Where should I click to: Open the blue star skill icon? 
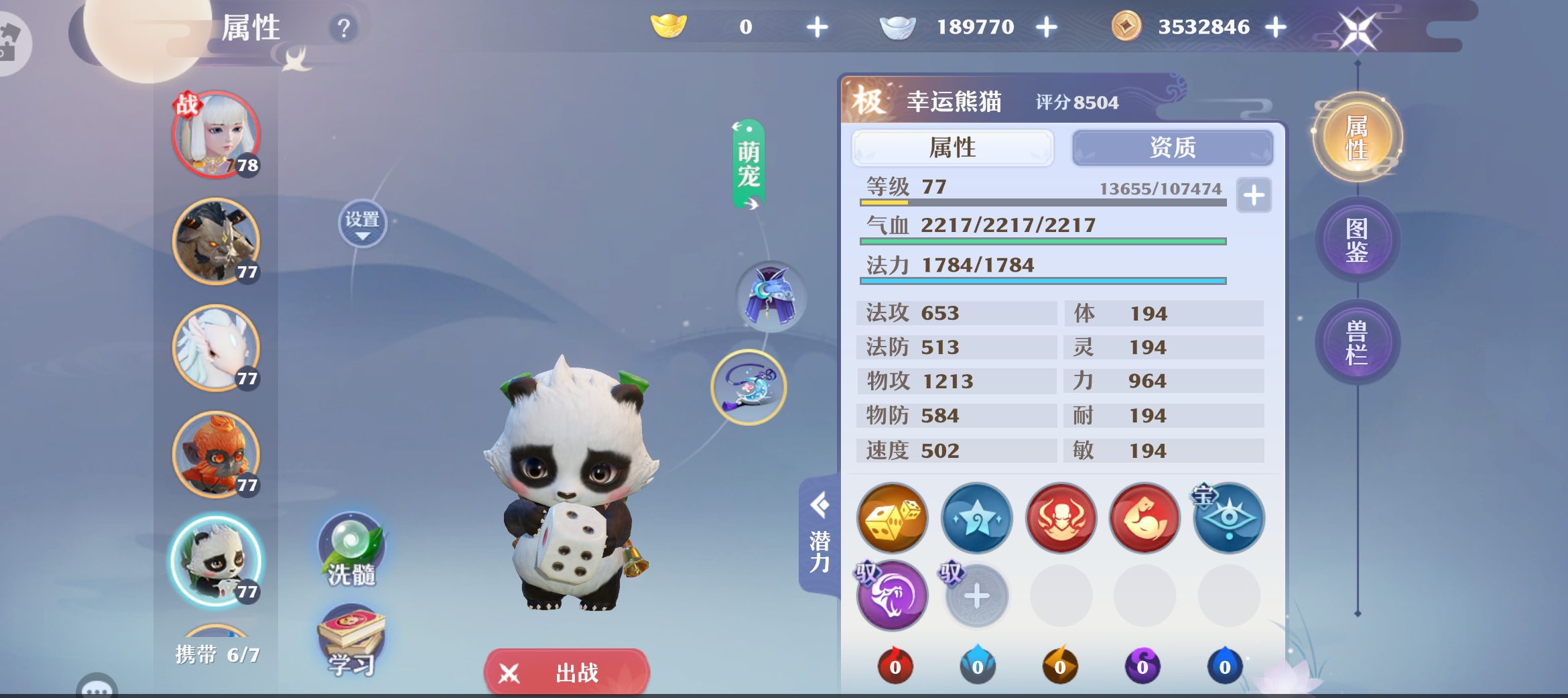tap(976, 520)
